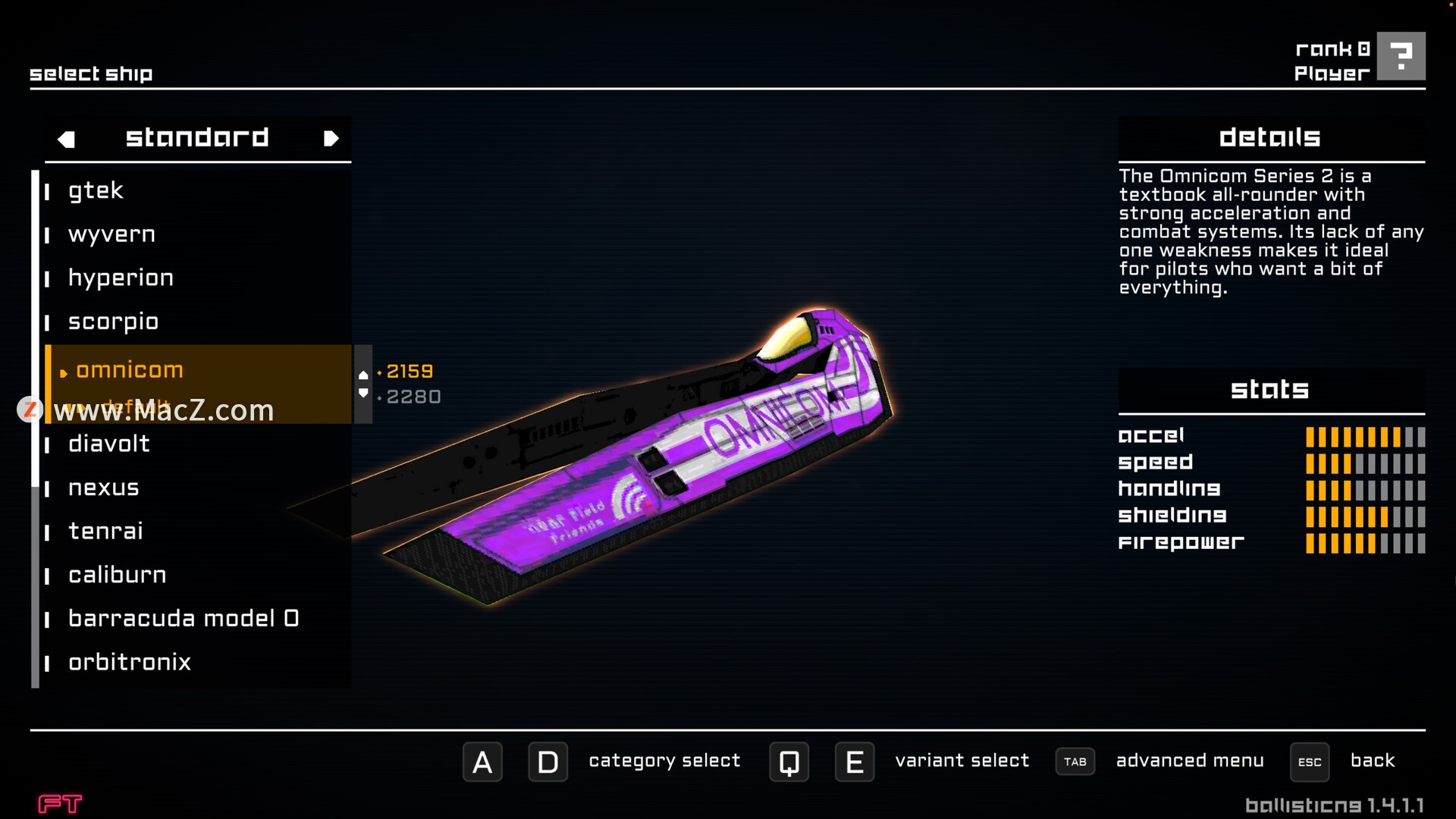Switch to next ship category with right arrow
Image resolution: width=1456 pixels, height=819 pixels.
point(331,139)
